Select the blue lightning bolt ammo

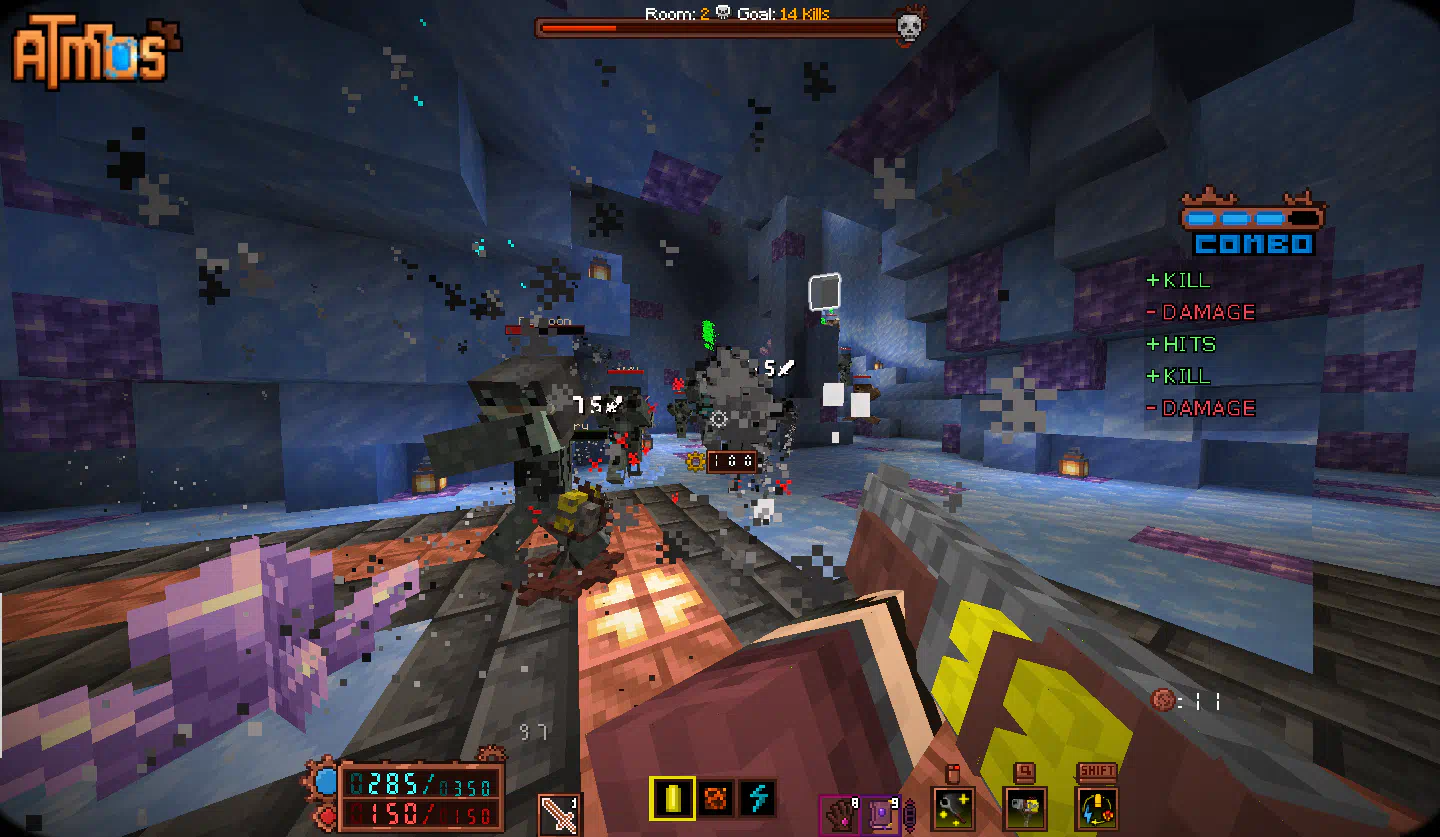pyautogui.click(x=758, y=798)
